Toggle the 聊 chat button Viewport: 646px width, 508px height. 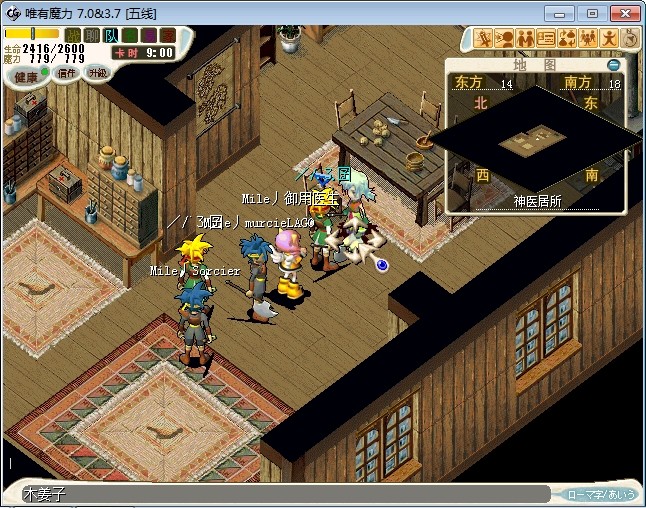tap(92, 36)
